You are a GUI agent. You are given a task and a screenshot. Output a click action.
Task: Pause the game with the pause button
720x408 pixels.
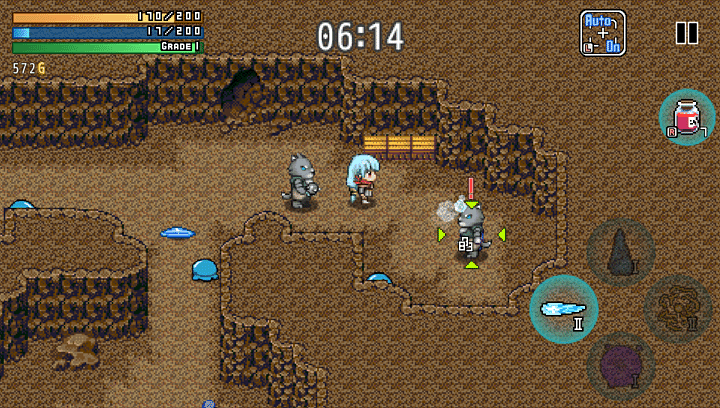(687, 33)
